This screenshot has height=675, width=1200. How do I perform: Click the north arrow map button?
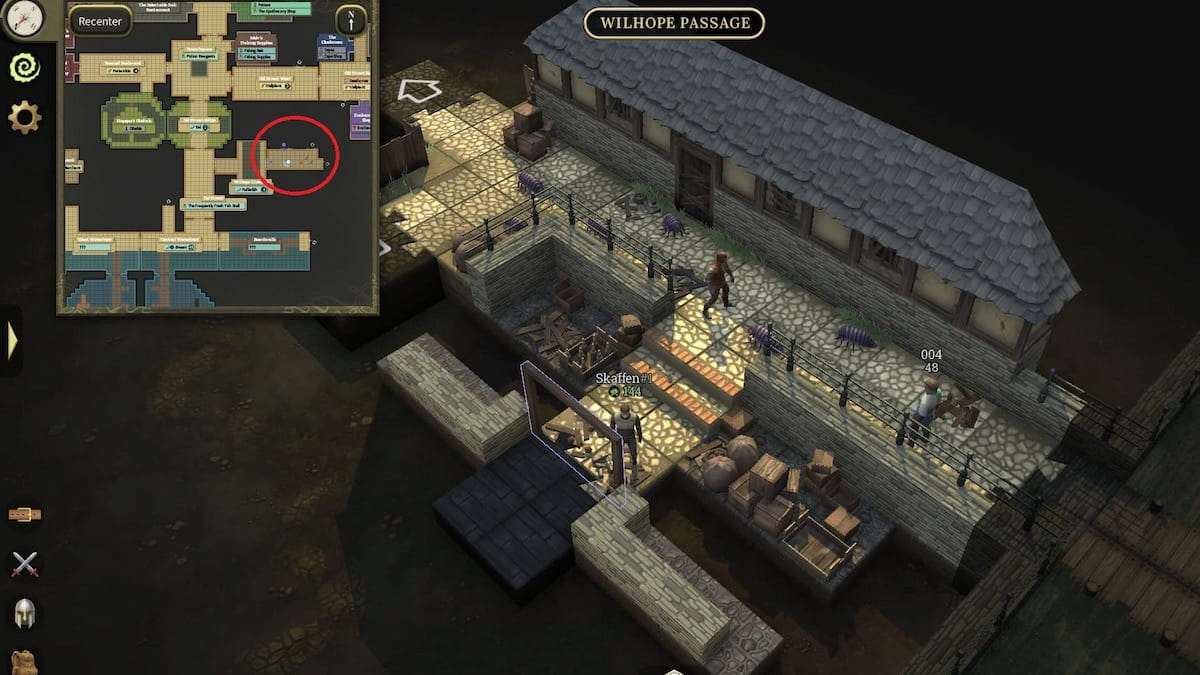(x=351, y=20)
